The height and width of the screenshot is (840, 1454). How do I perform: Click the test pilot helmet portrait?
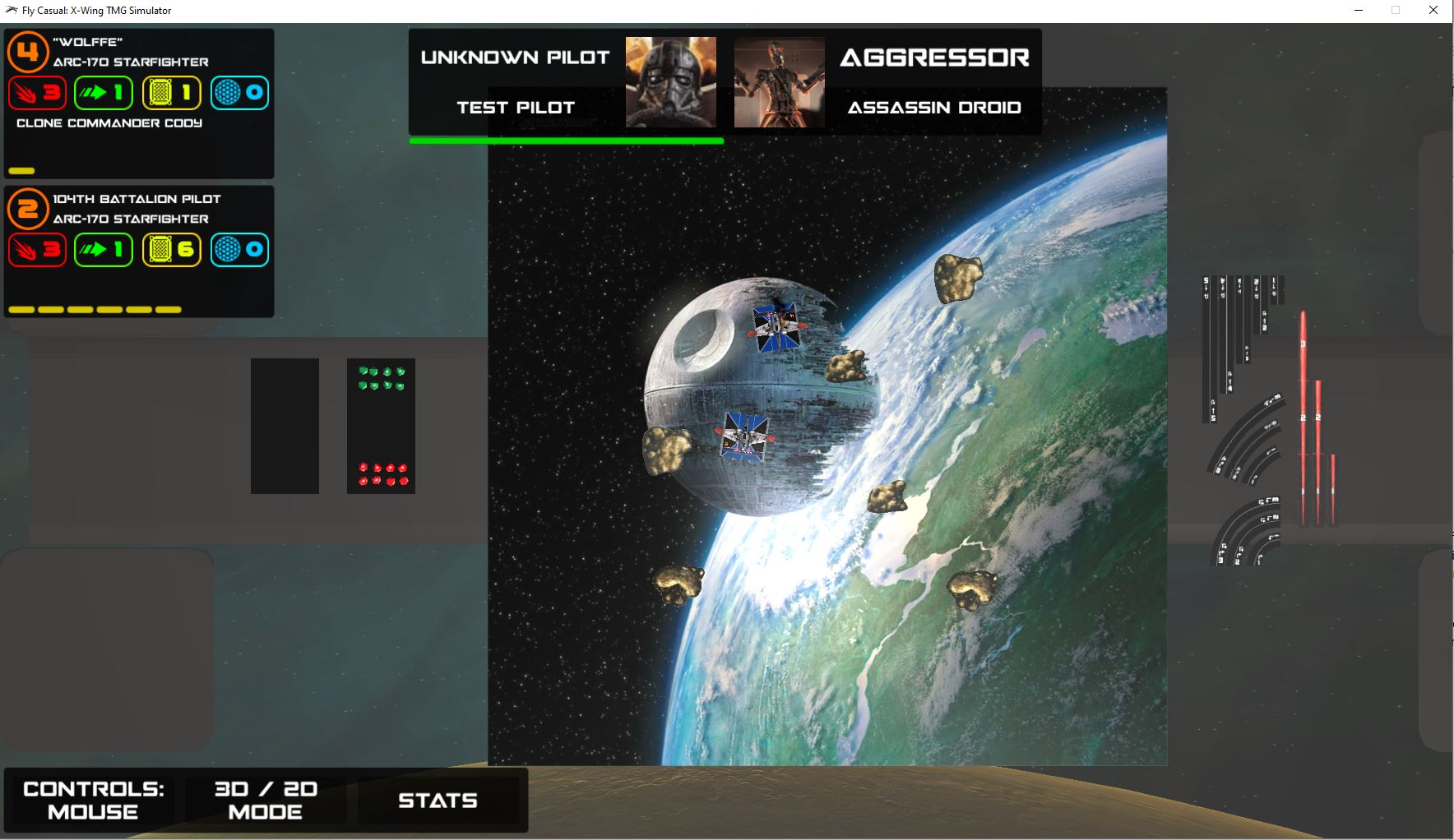point(670,81)
